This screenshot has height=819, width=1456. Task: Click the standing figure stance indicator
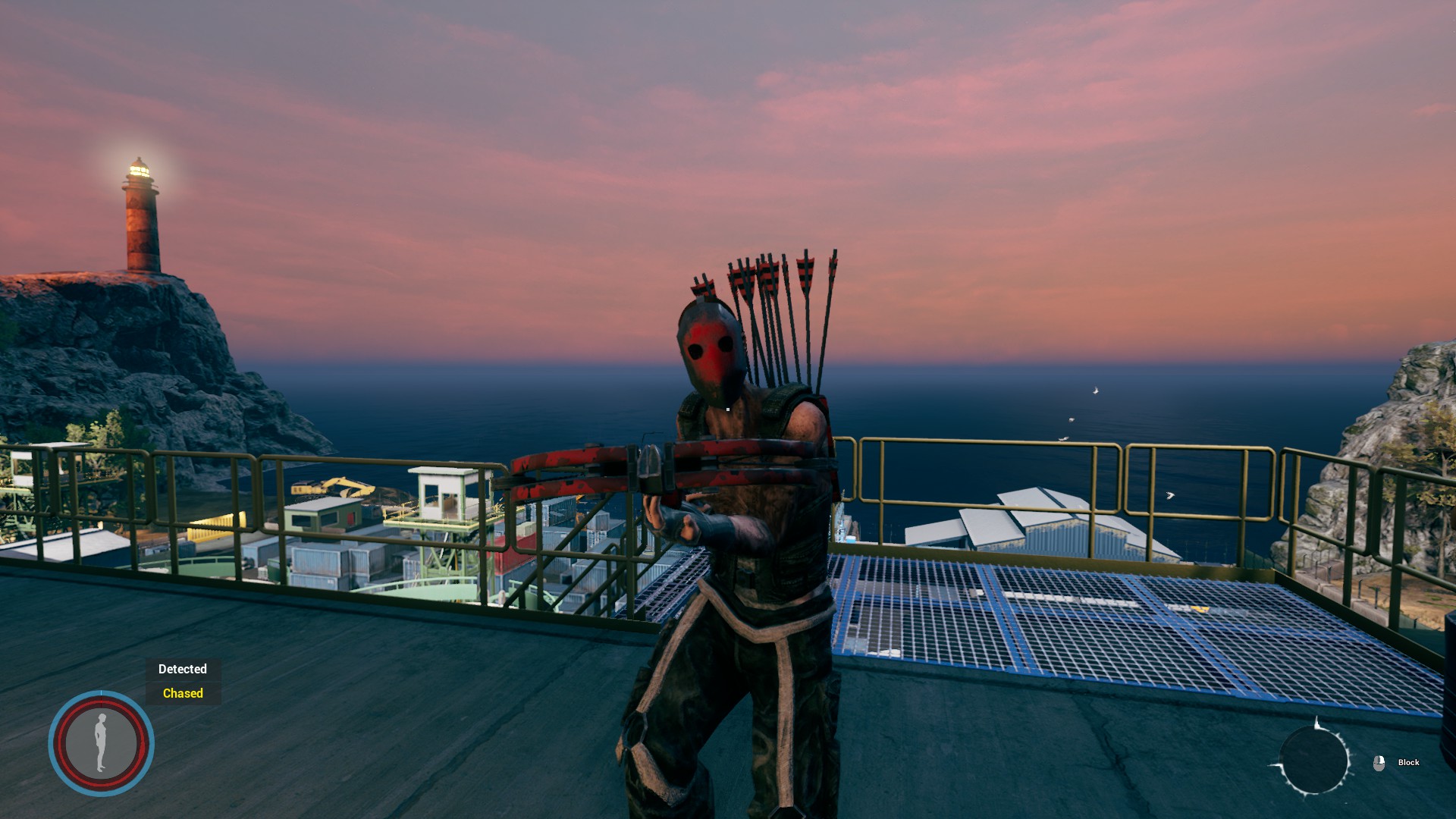click(101, 742)
